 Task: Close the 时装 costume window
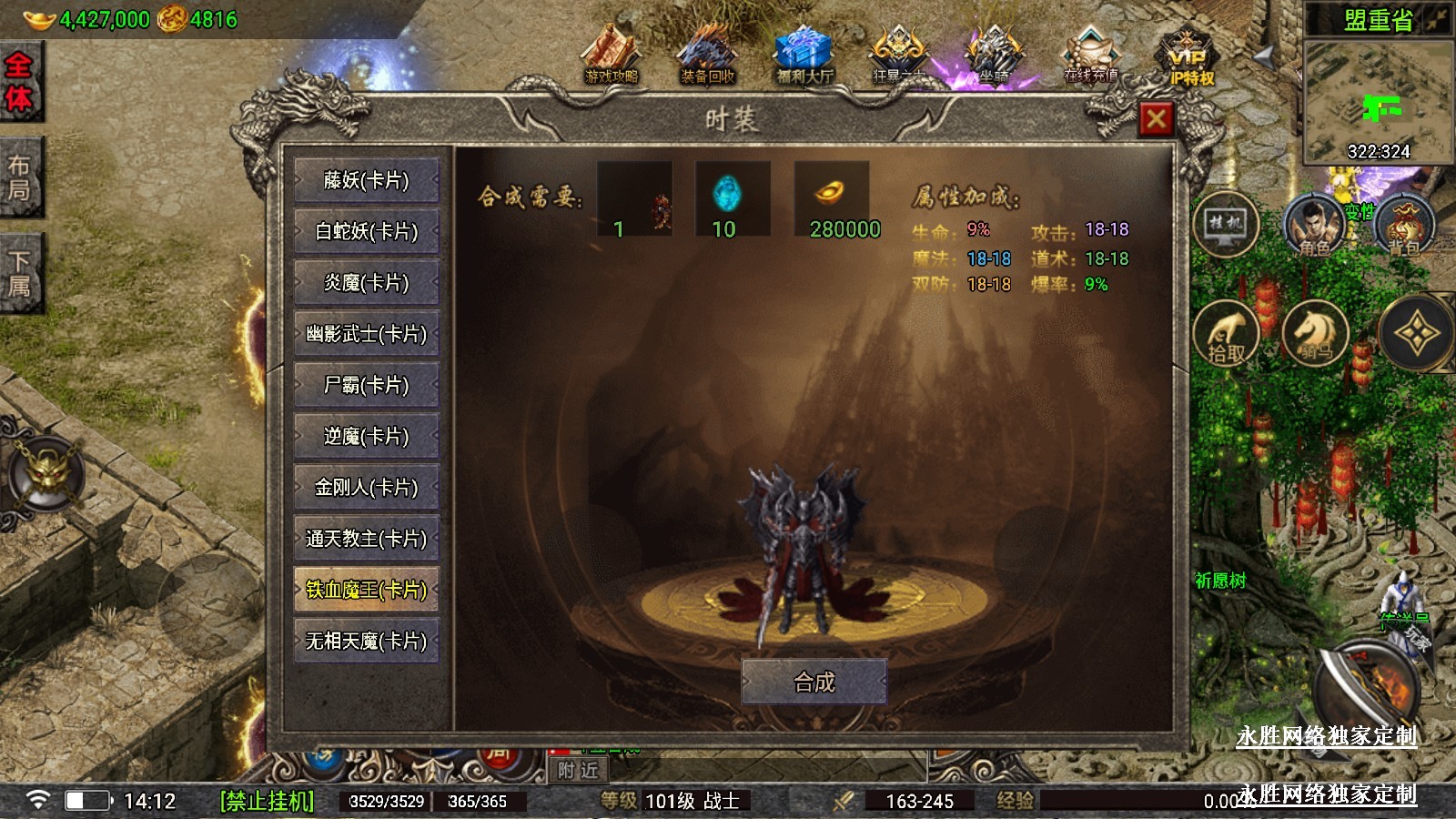click(1157, 119)
